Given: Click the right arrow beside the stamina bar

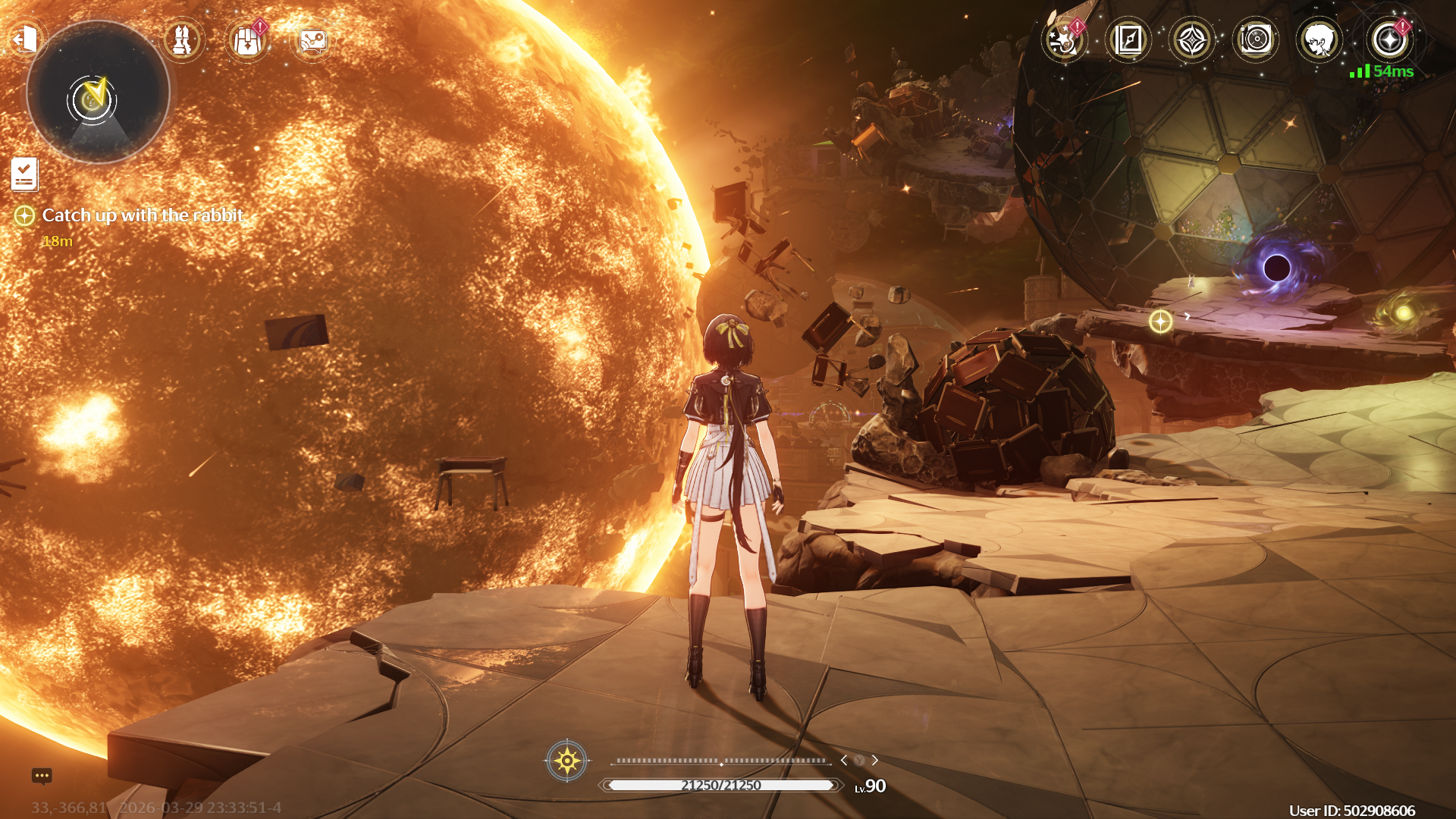Looking at the screenshot, I should (875, 760).
